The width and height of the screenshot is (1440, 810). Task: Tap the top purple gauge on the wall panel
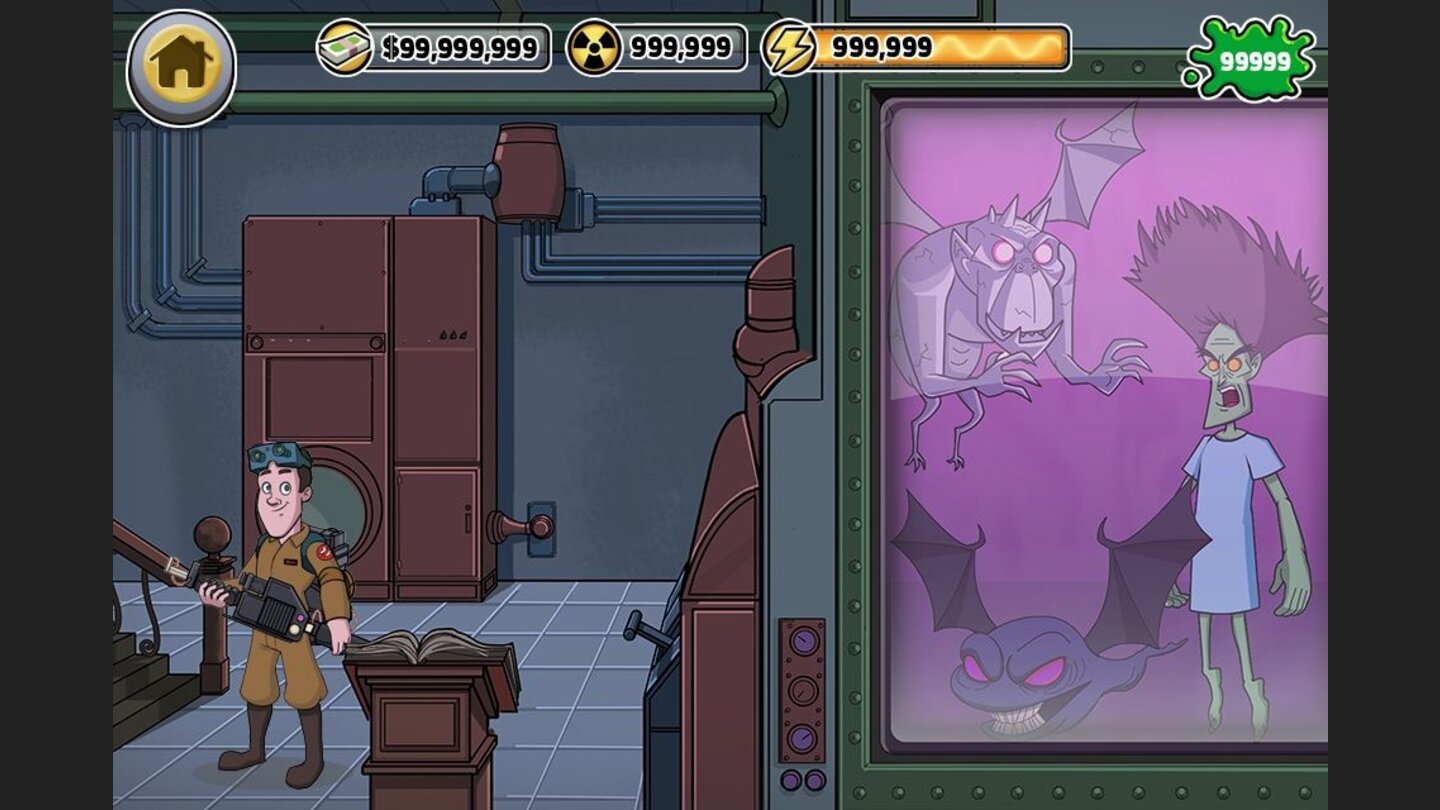pyautogui.click(x=803, y=640)
